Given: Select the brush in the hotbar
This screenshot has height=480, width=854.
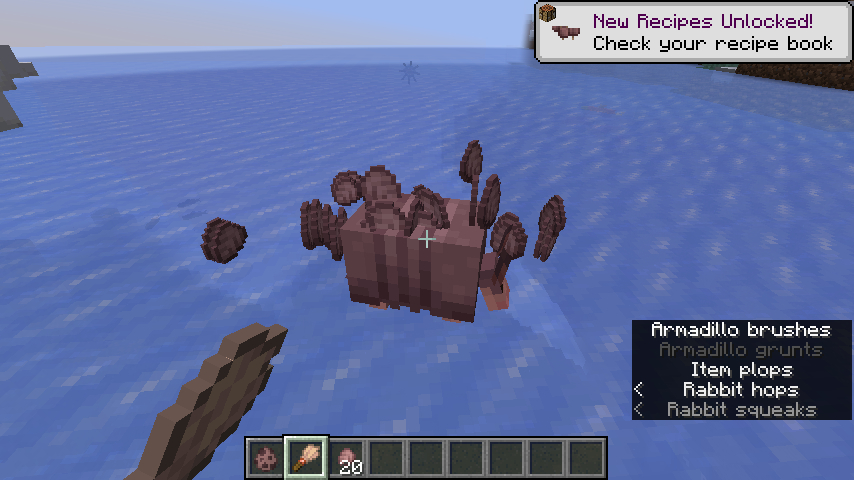Looking at the screenshot, I should (x=306, y=459).
